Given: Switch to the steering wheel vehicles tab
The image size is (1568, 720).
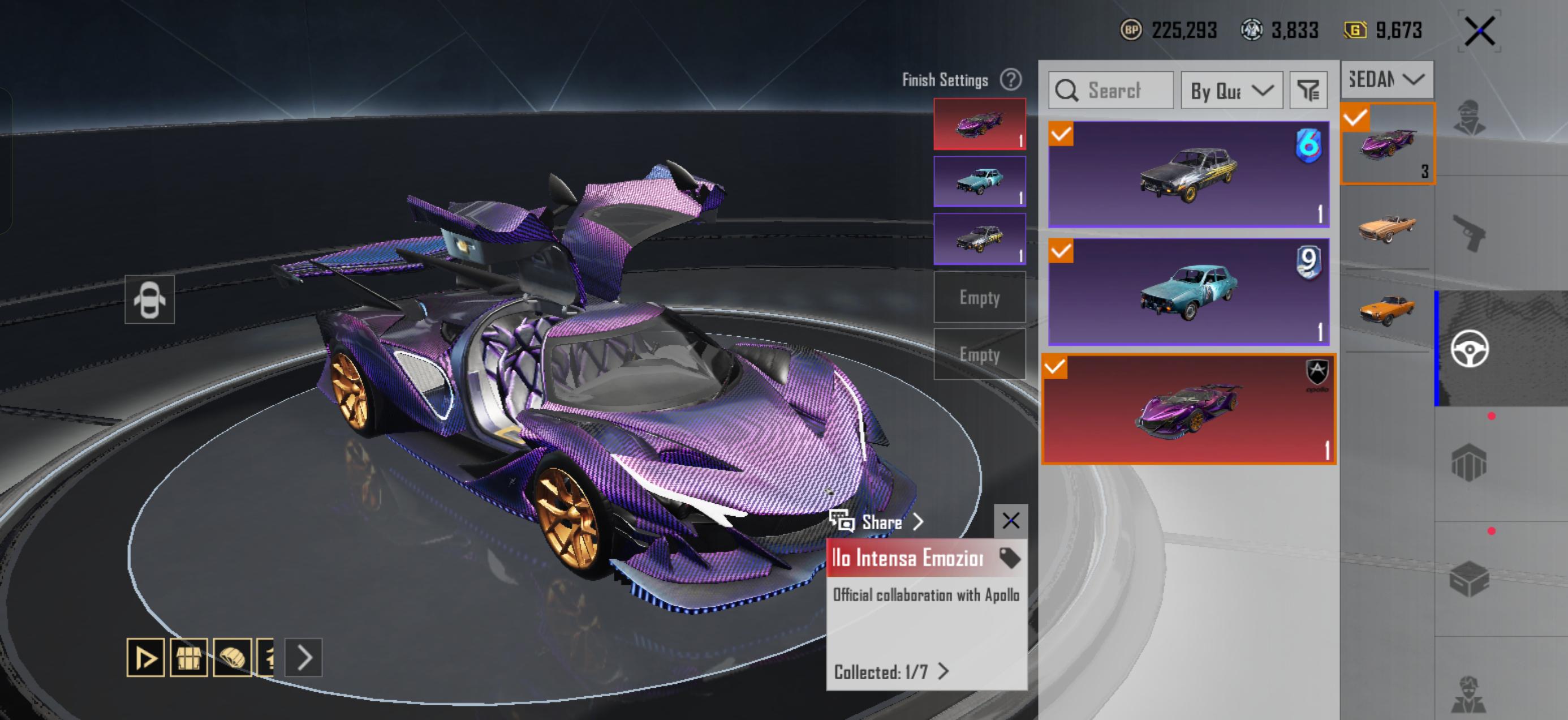Looking at the screenshot, I should 1470,349.
